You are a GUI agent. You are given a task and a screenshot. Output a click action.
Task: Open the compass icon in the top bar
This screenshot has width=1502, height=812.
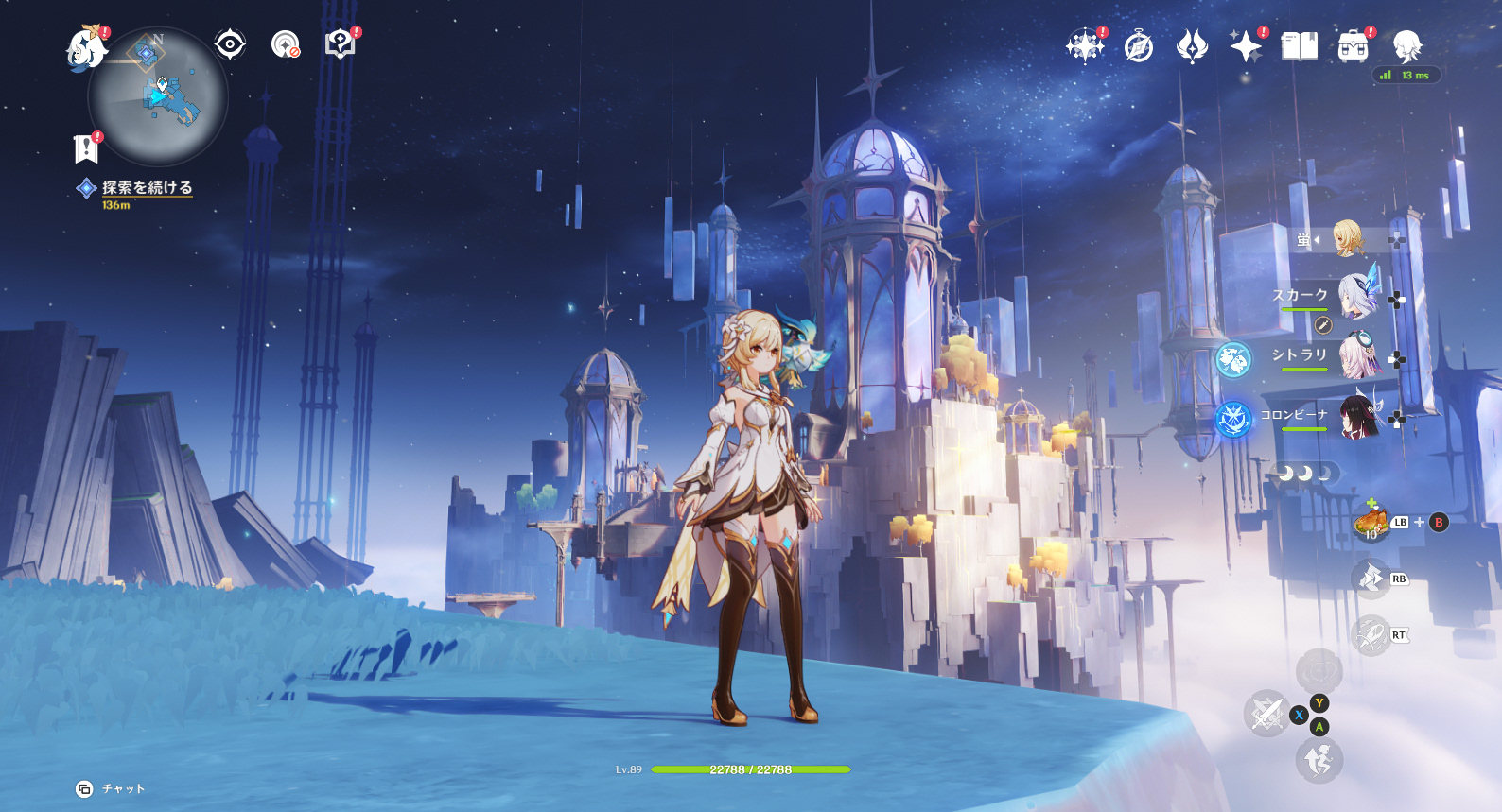click(1139, 45)
